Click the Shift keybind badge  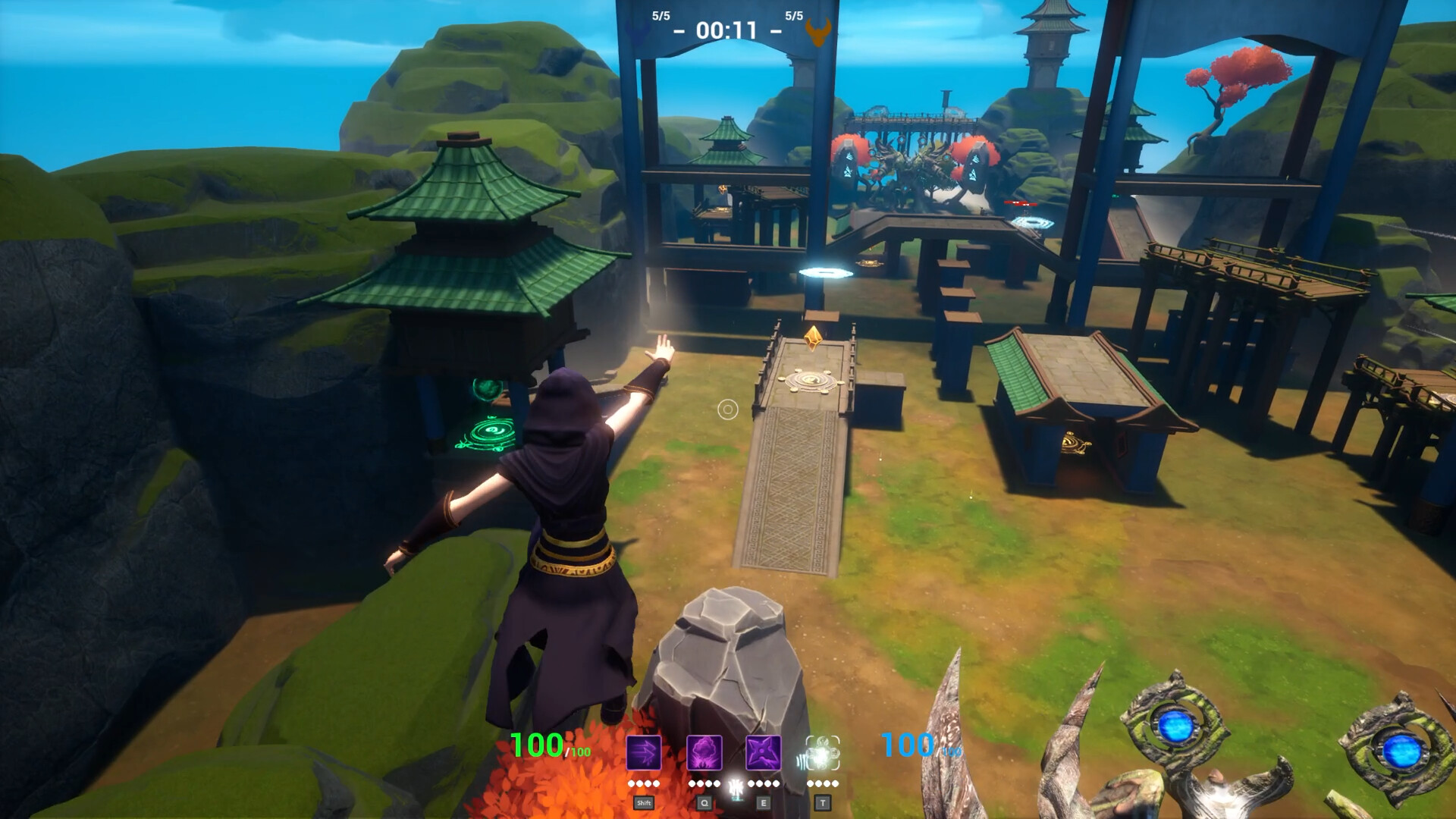(x=645, y=802)
